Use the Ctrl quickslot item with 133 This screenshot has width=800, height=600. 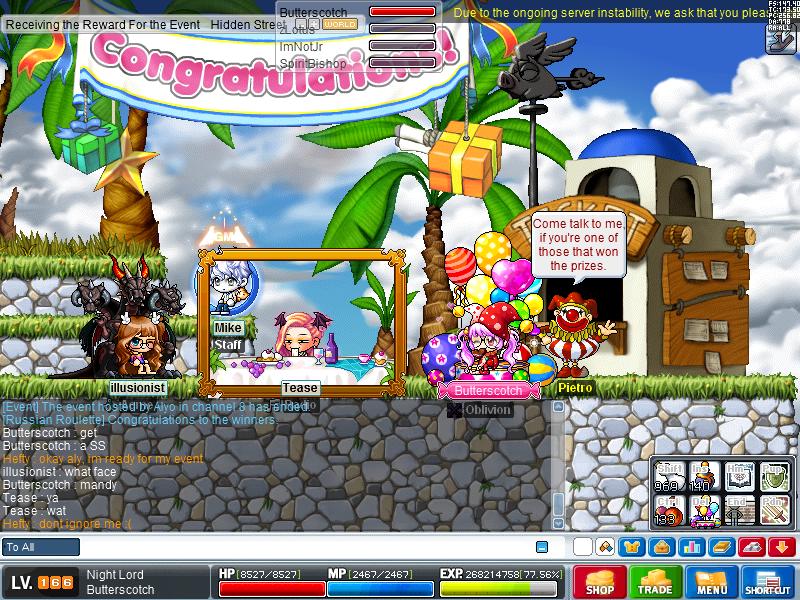point(668,511)
